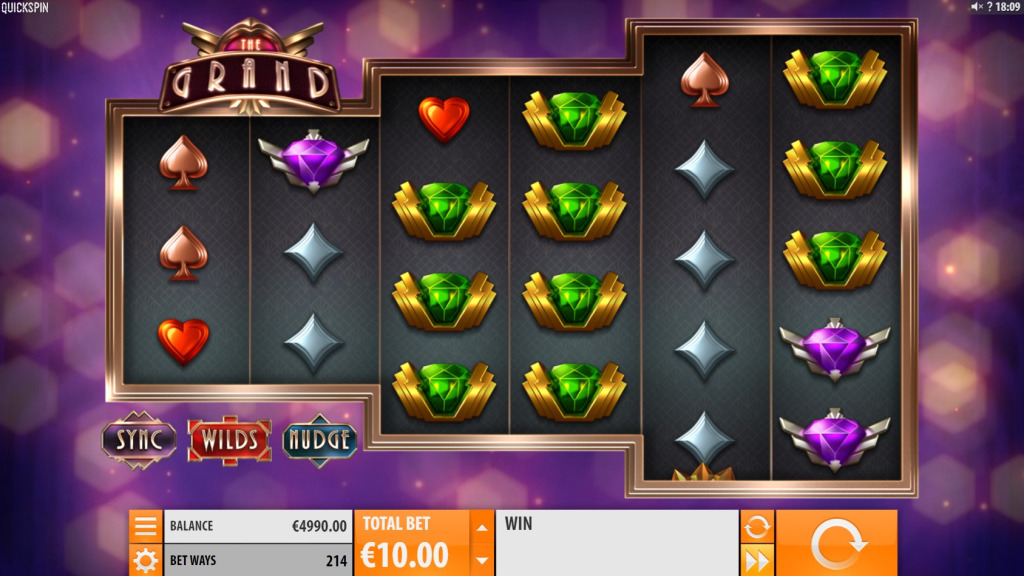Unmute sound via the speaker icon
Image resolution: width=1024 pixels, height=576 pixels.
tap(977, 7)
